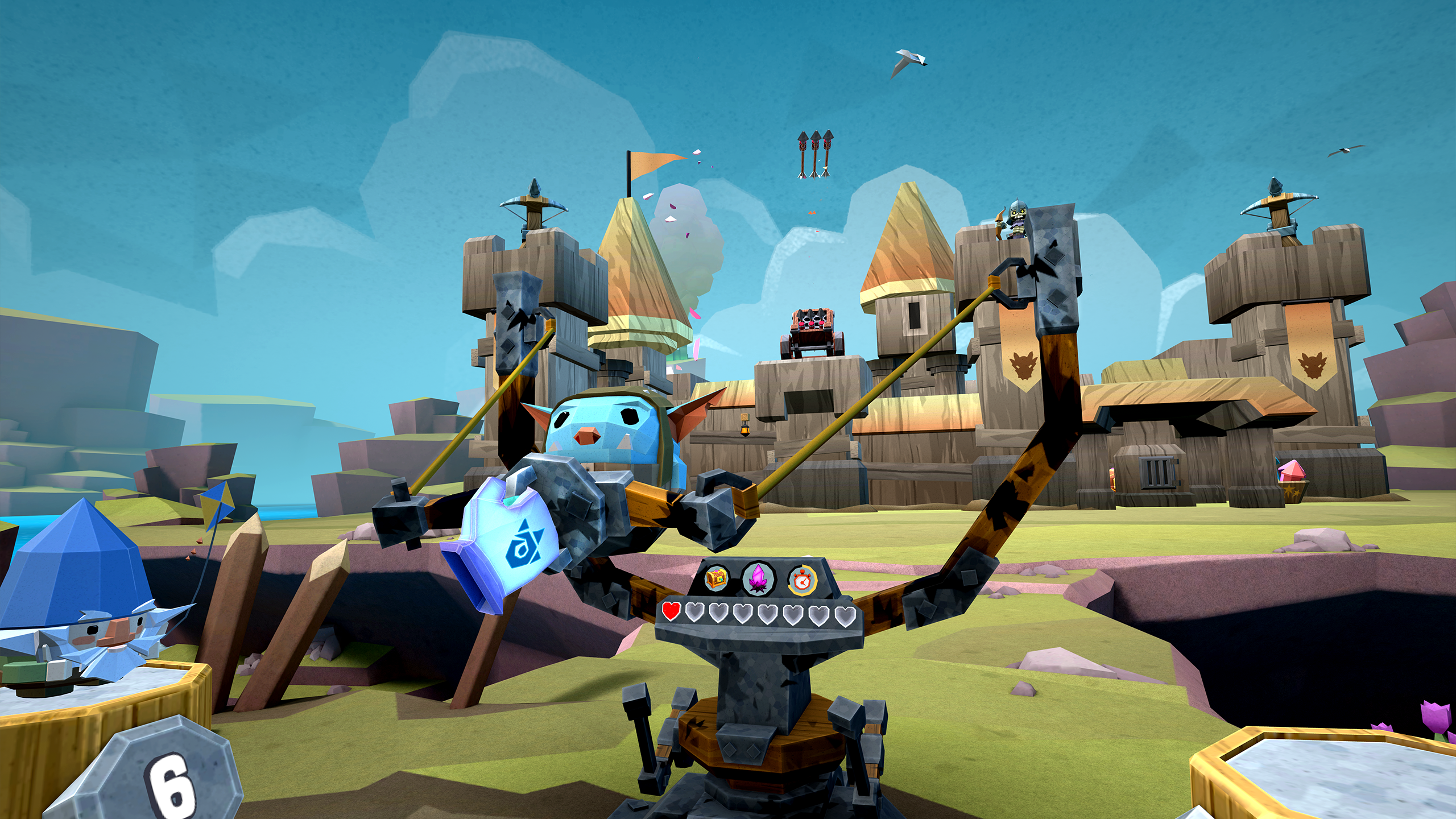Viewport: 1456px width, 819px height.
Task: Click the treasure chest objective icon
Action: tap(717, 578)
